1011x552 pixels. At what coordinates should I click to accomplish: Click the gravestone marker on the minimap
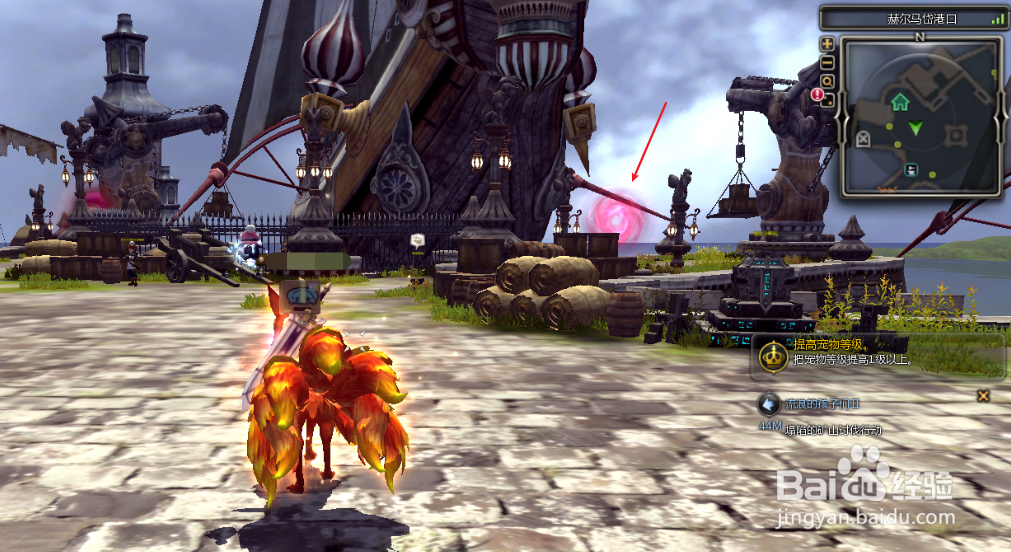click(x=863, y=138)
